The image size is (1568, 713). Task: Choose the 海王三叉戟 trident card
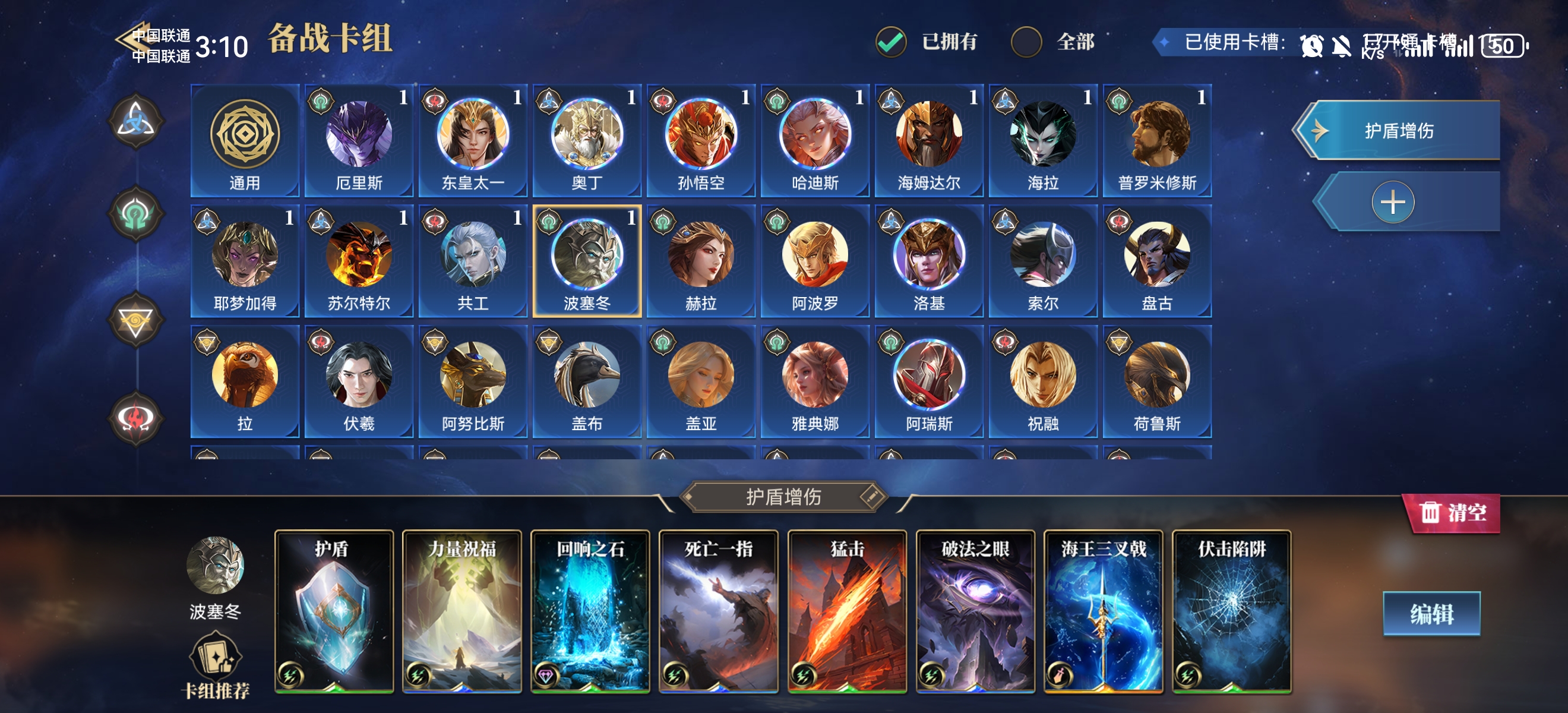[1103, 611]
